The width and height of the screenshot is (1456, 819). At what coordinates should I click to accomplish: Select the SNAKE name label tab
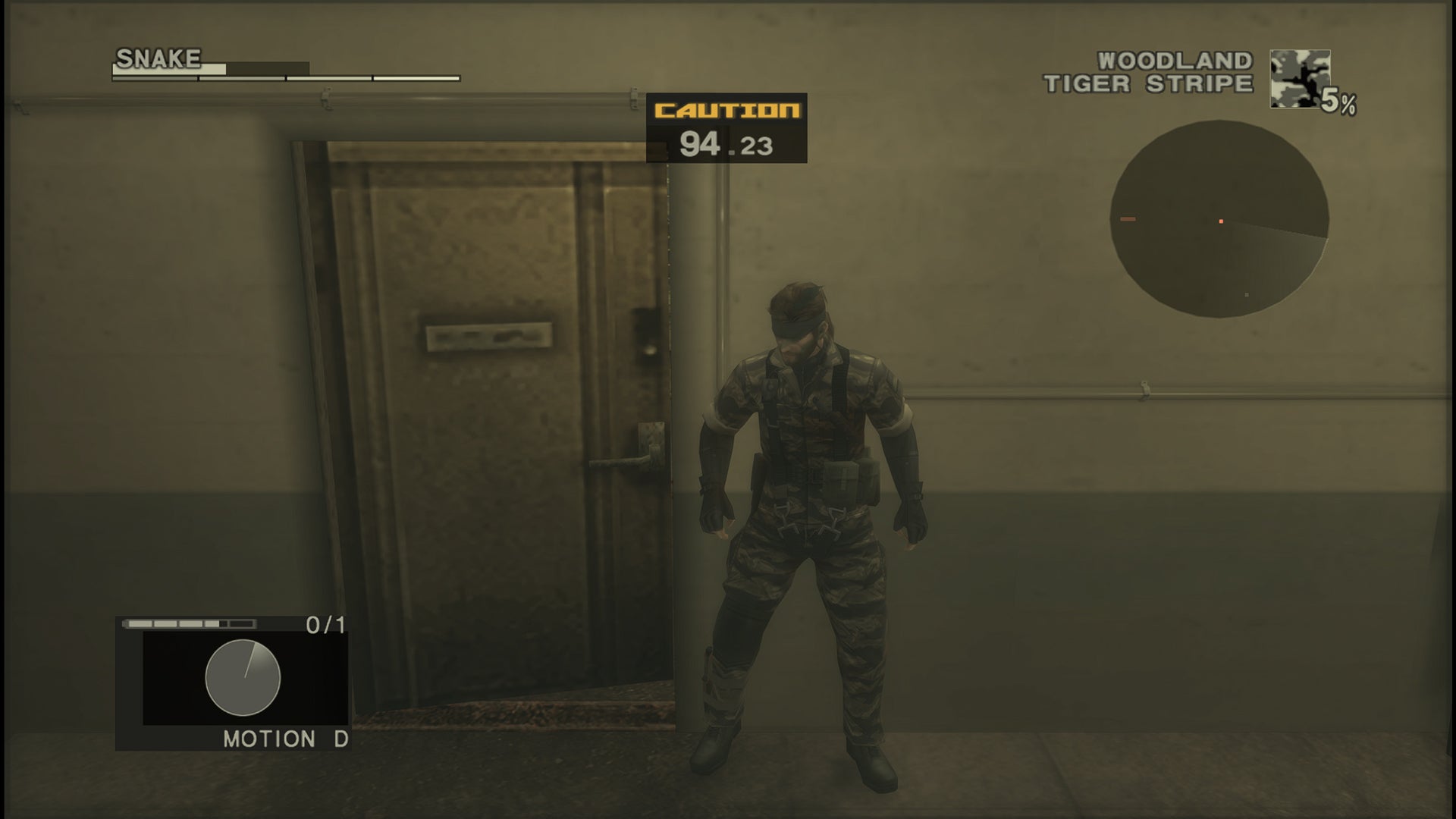[x=158, y=55]
